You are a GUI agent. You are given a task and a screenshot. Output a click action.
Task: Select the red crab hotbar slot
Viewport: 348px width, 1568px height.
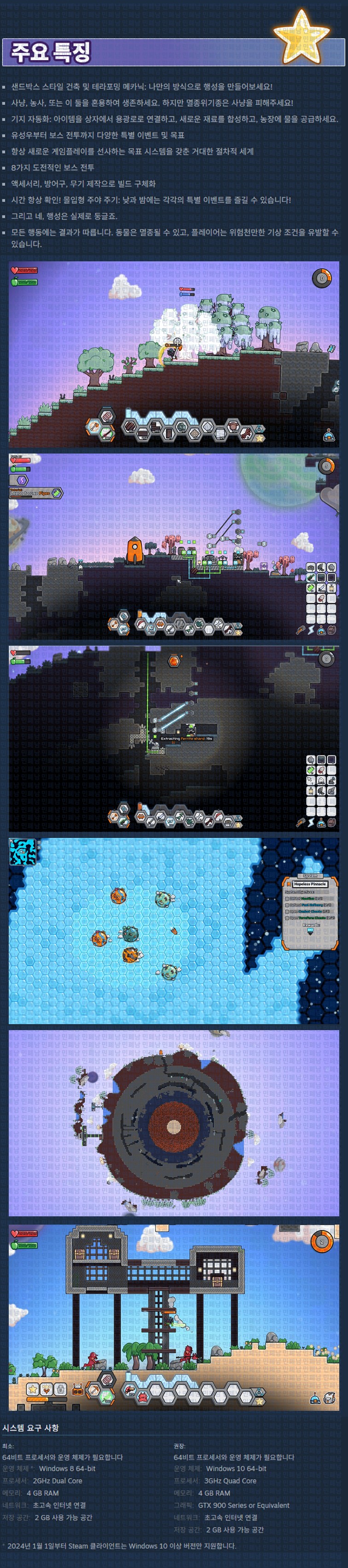(142, 1391)
